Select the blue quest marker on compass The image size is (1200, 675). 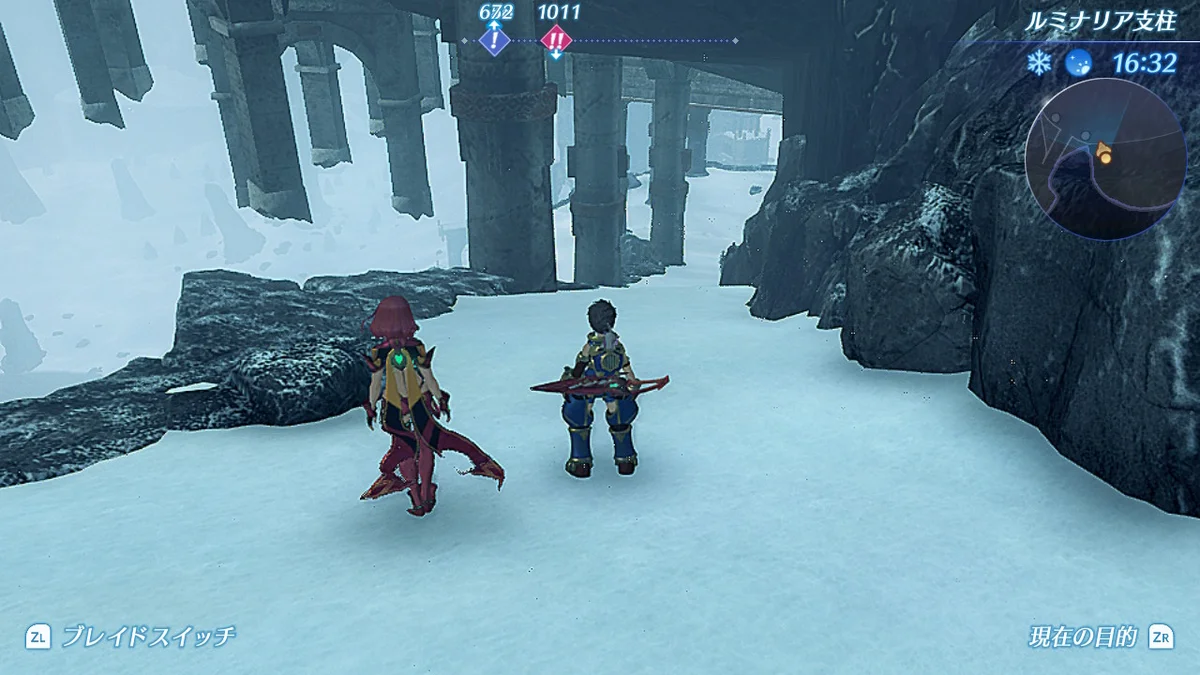pos(494,41)
